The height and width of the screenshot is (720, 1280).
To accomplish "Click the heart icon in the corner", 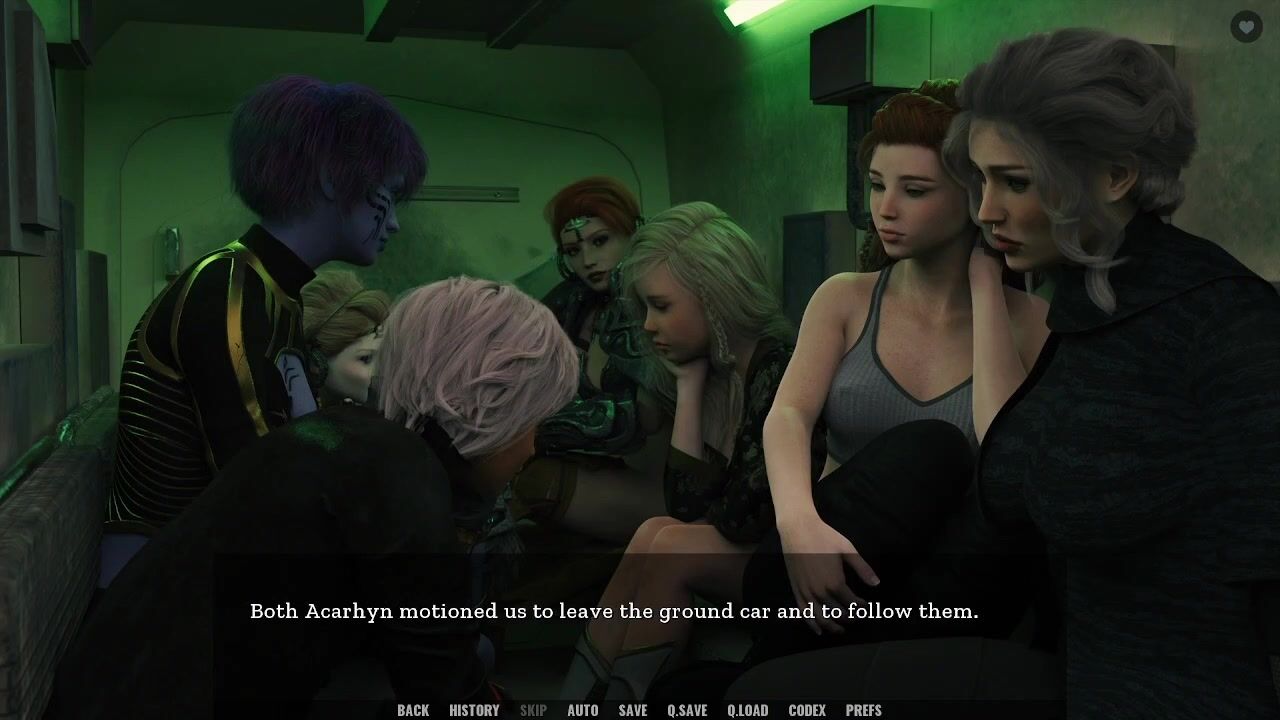I will tap(1246, 27).
